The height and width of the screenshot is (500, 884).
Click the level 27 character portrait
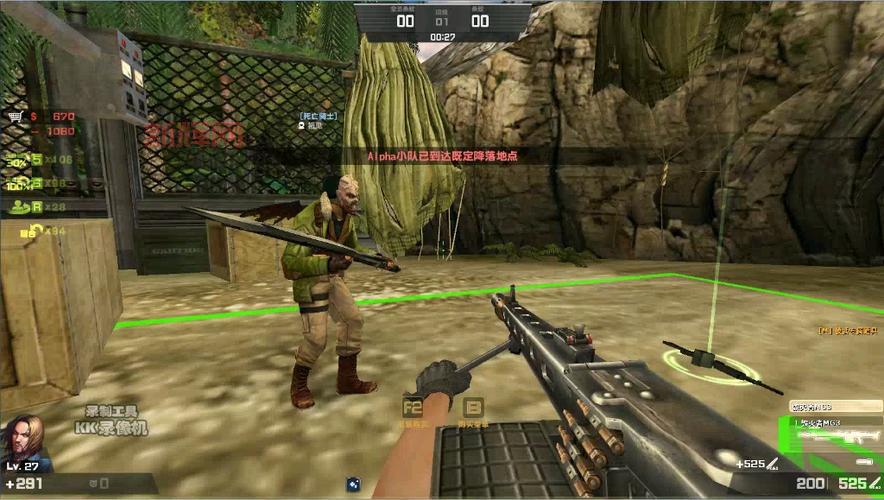pyautogui.click(x=25, y=438)
